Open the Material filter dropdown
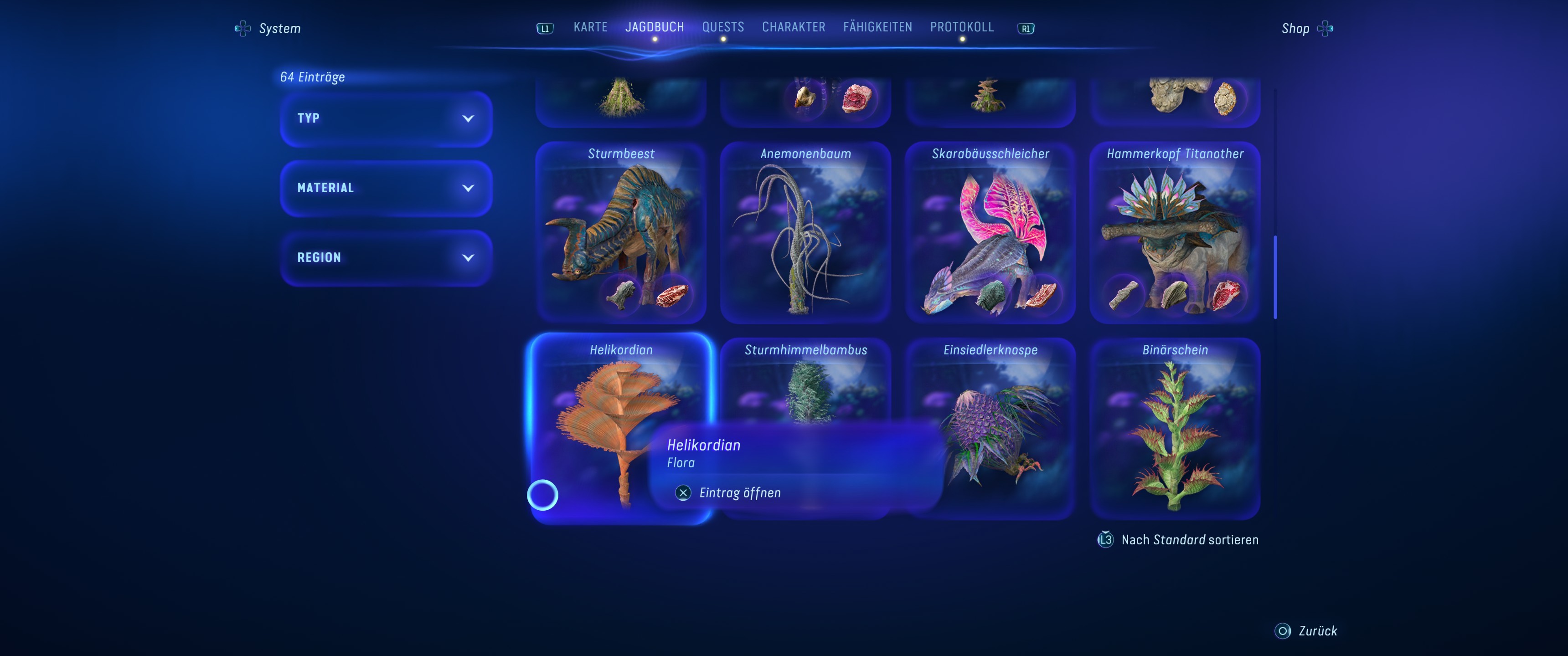This screenshot has height=656, width=1568. pos(385,188)
